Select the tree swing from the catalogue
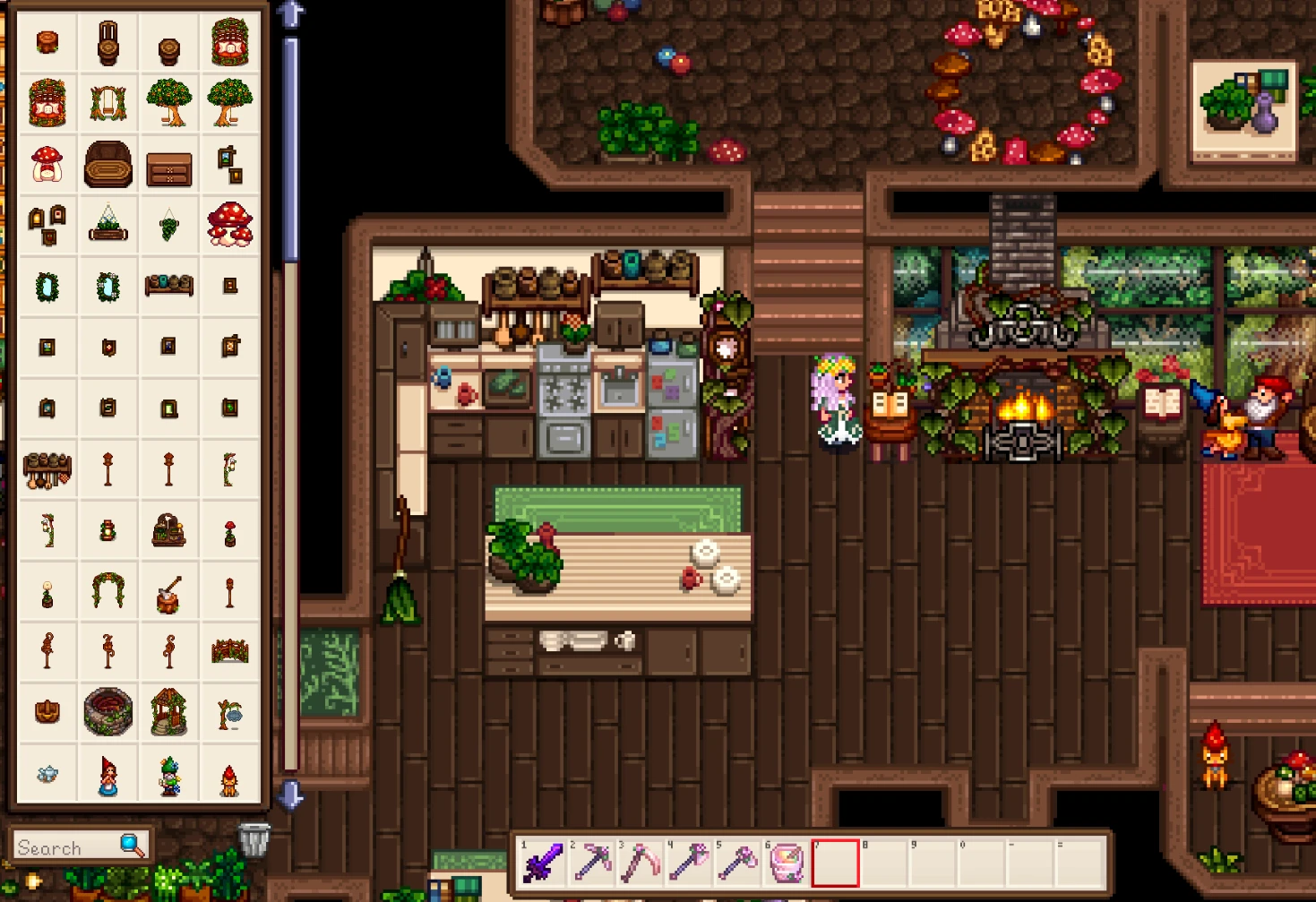The width and height of the screenshot is (1316, 902). point(108,101)
